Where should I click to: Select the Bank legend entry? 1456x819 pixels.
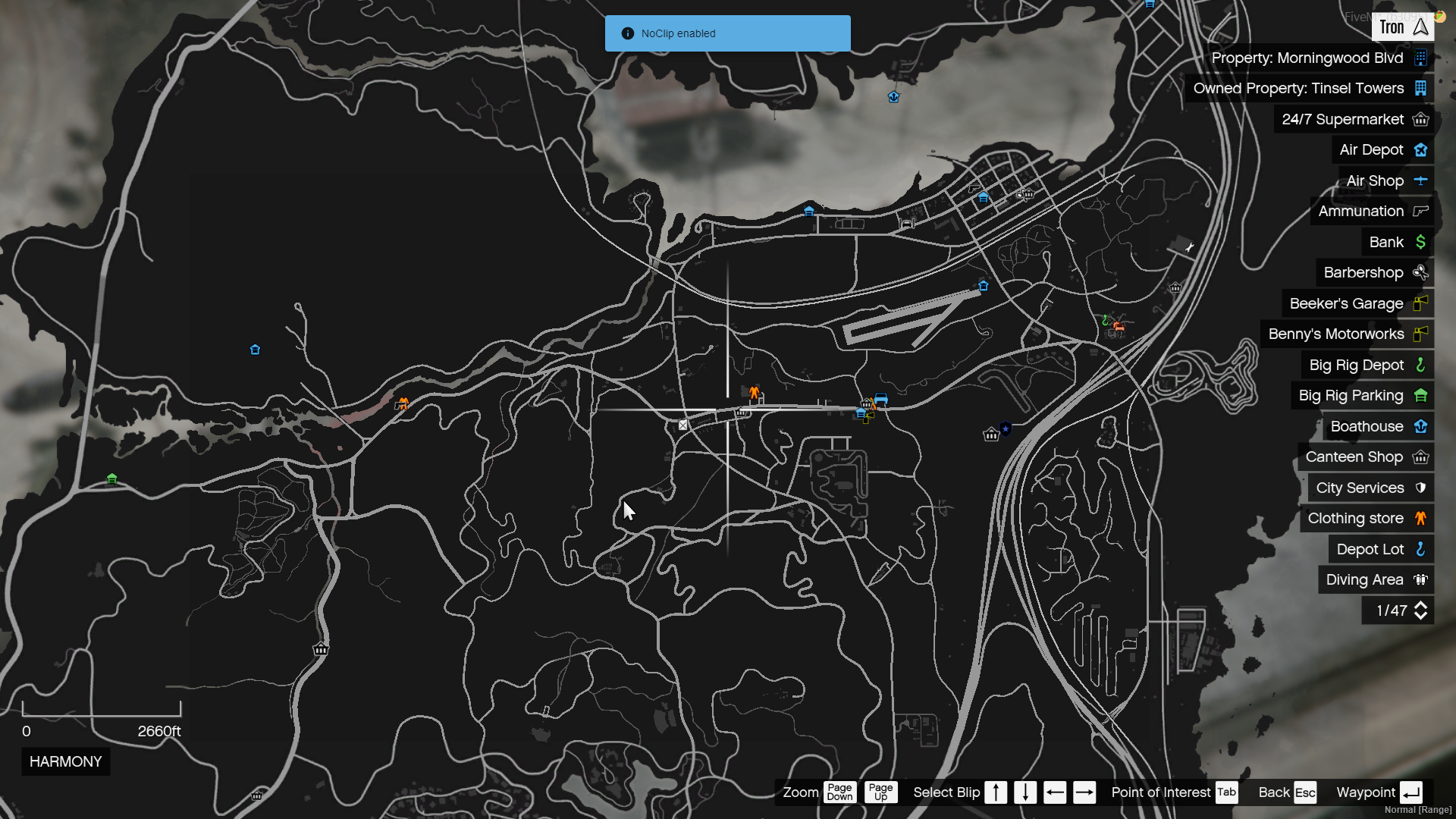coord(1397,243)
